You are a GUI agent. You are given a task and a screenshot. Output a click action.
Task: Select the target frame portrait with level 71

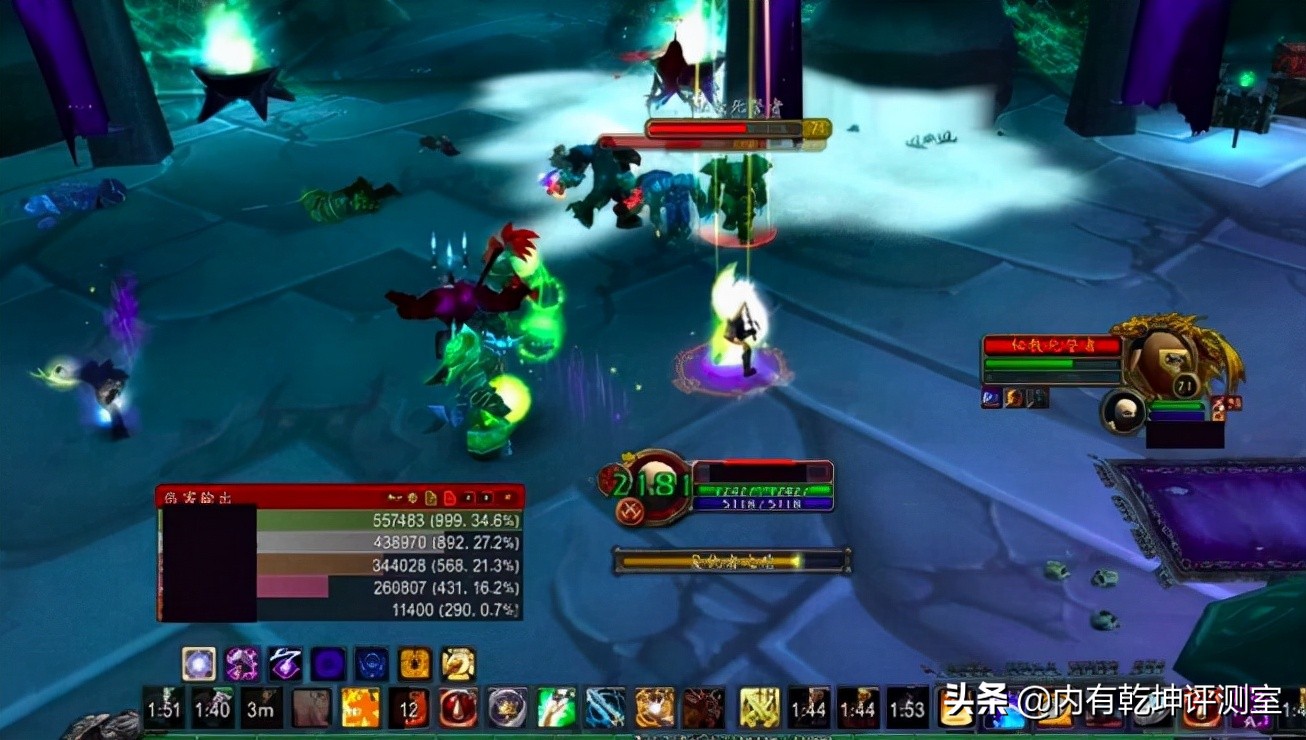tap(1165, 361)
